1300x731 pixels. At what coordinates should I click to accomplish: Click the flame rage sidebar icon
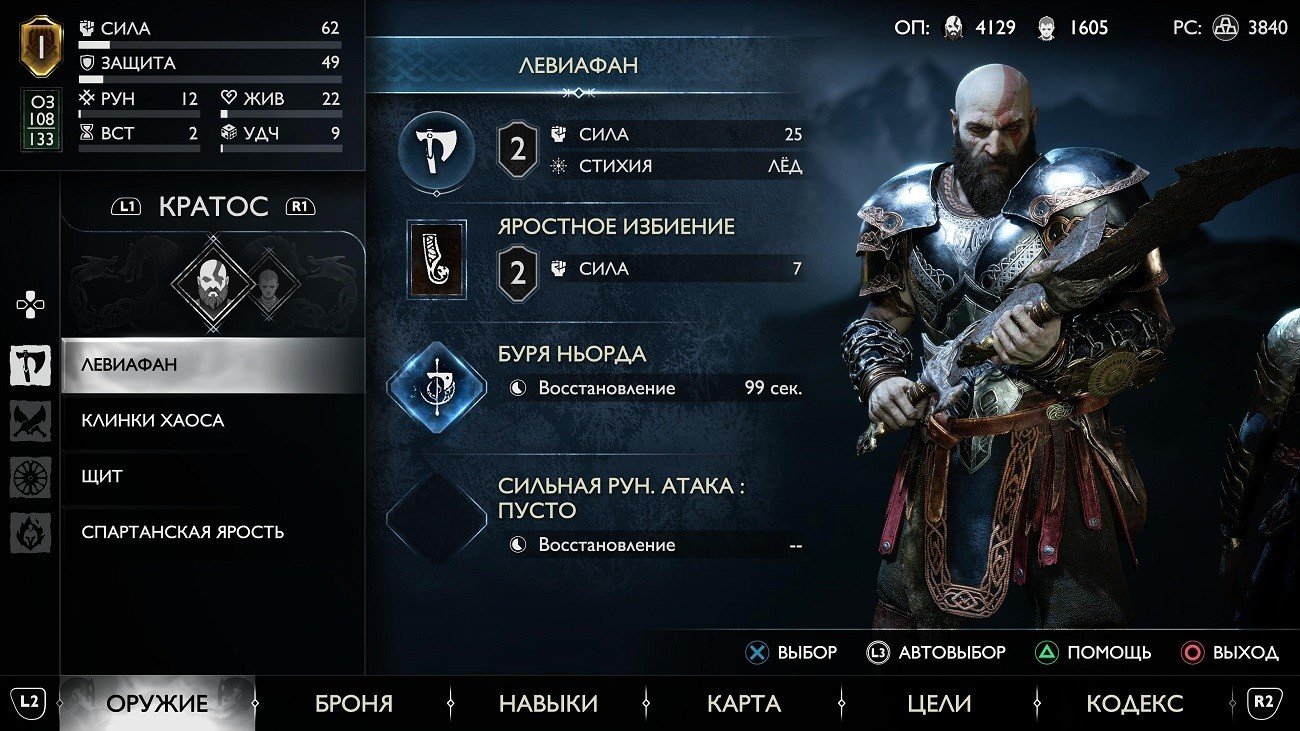click(x=31, y=532)
